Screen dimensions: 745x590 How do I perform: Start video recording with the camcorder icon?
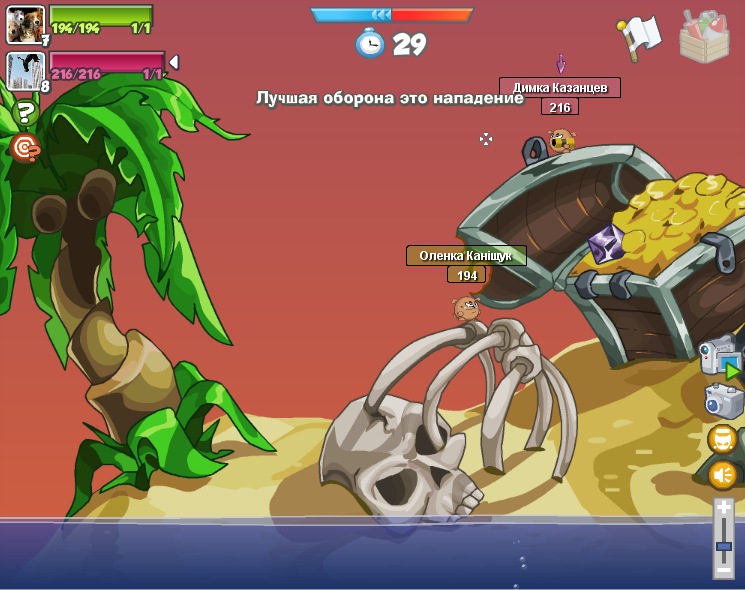tap(720, 356)
